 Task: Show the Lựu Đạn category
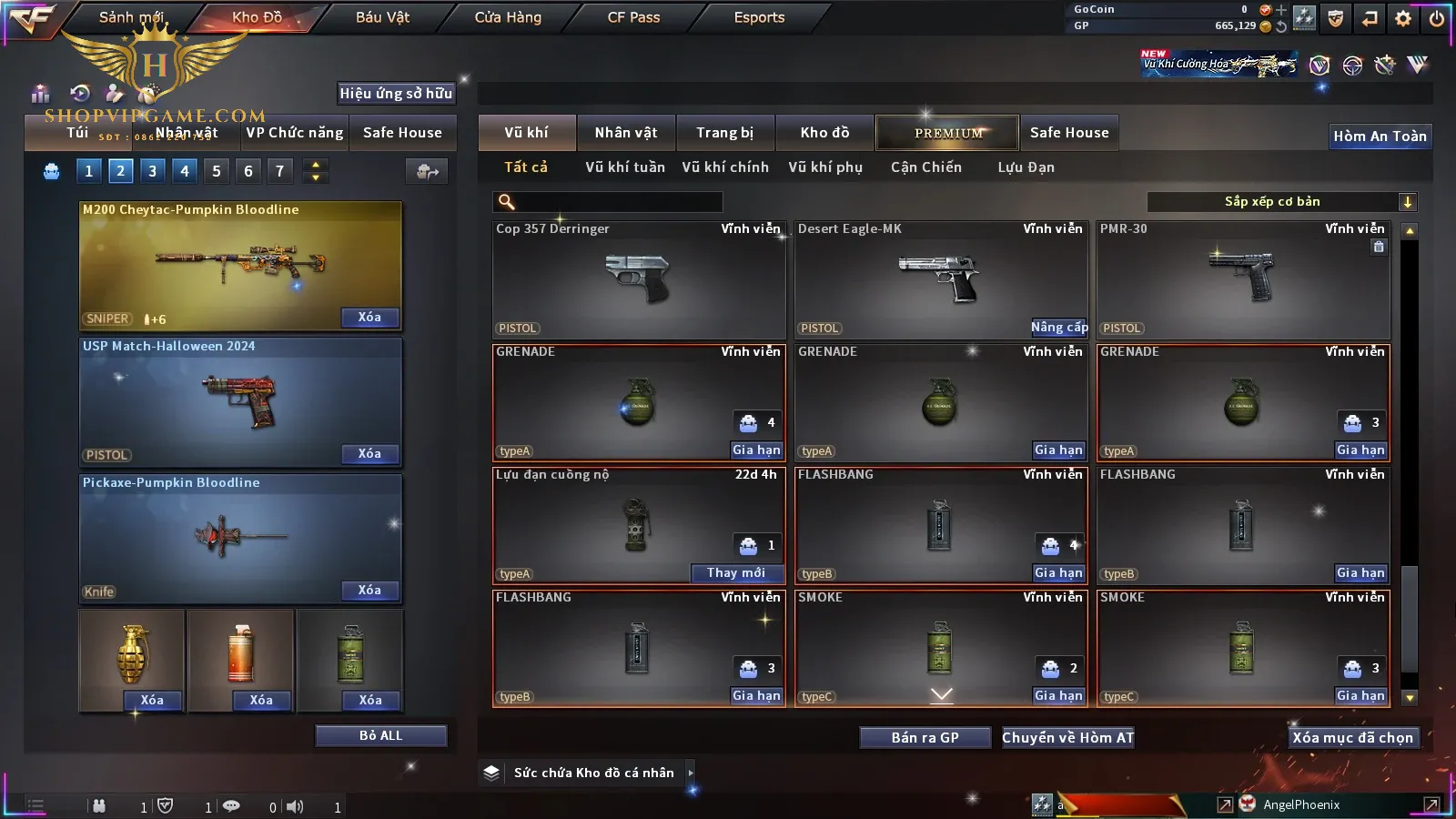[x=1026, y=167]
